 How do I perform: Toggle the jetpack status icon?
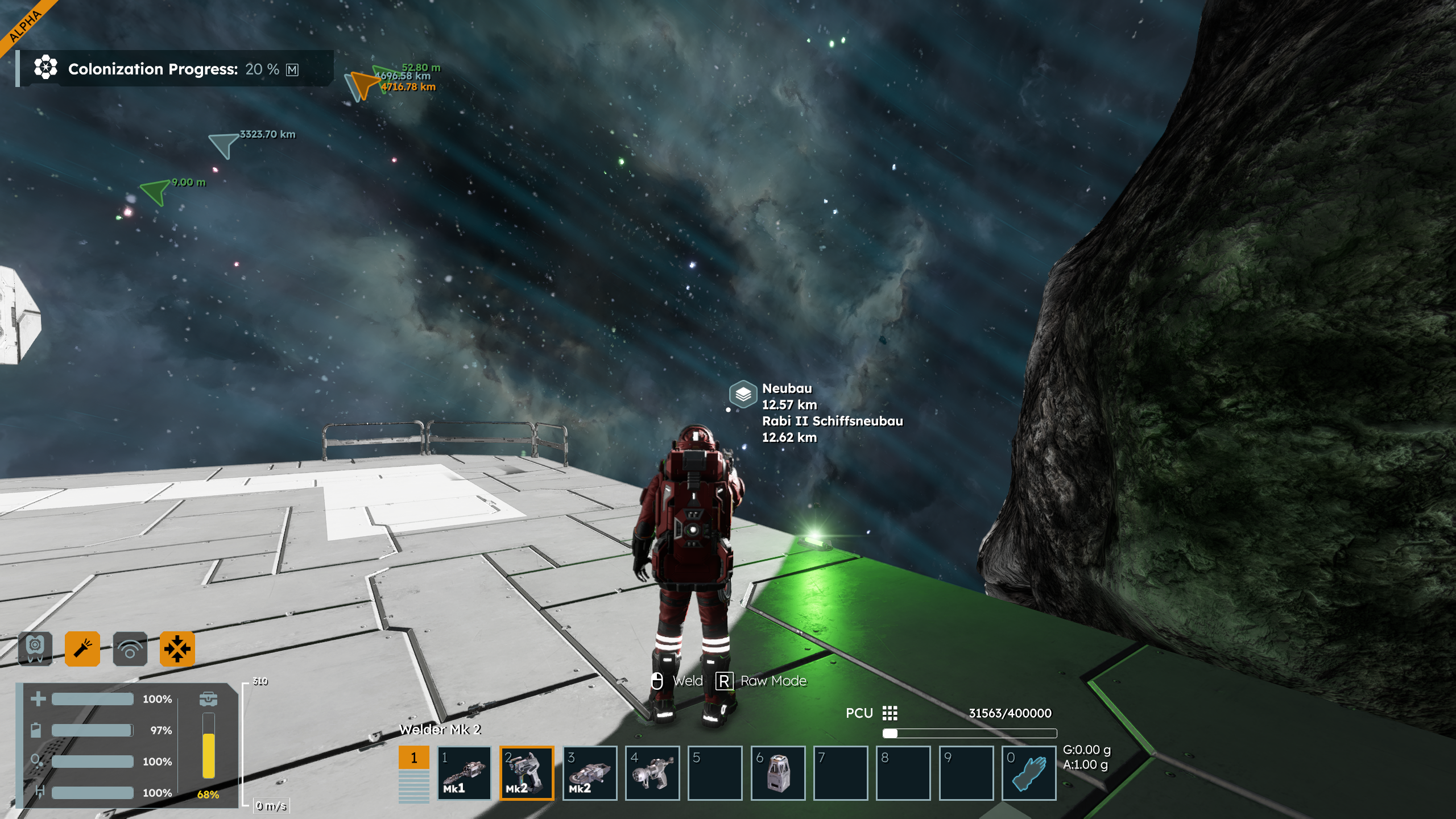(35, 648)
